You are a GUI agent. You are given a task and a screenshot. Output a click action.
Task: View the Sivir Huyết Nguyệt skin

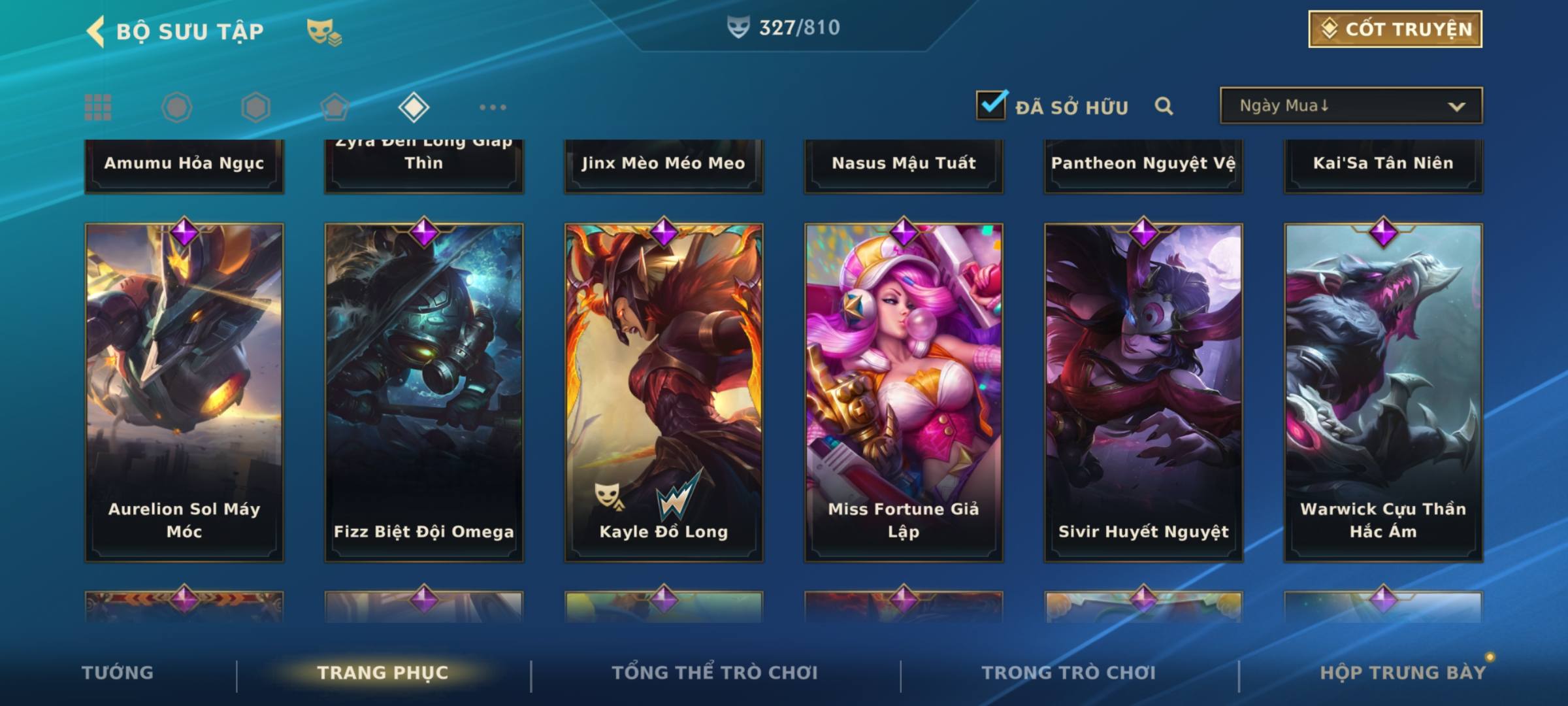click(1143, 392)
